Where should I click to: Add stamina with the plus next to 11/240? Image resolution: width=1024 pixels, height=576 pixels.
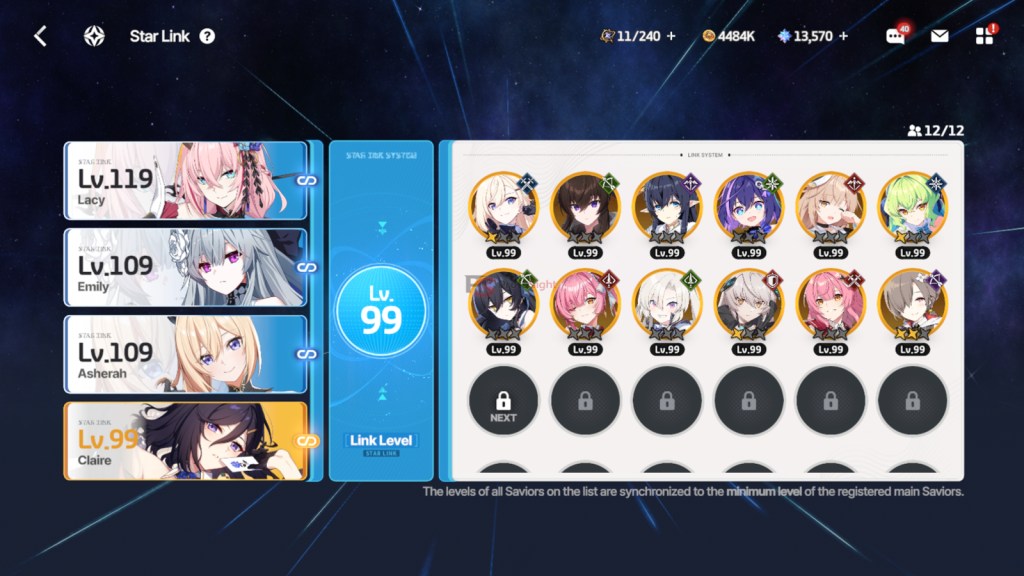click(671, 37)
